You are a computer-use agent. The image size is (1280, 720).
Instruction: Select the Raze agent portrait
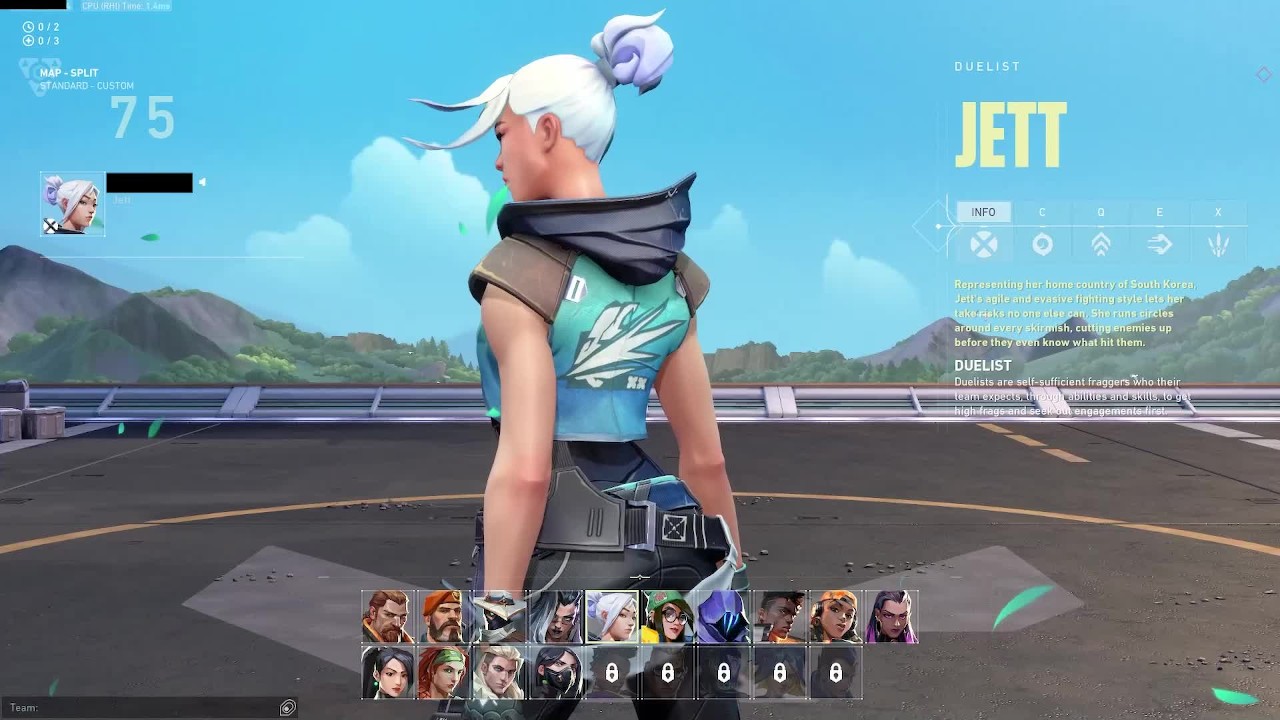point(836,617)
